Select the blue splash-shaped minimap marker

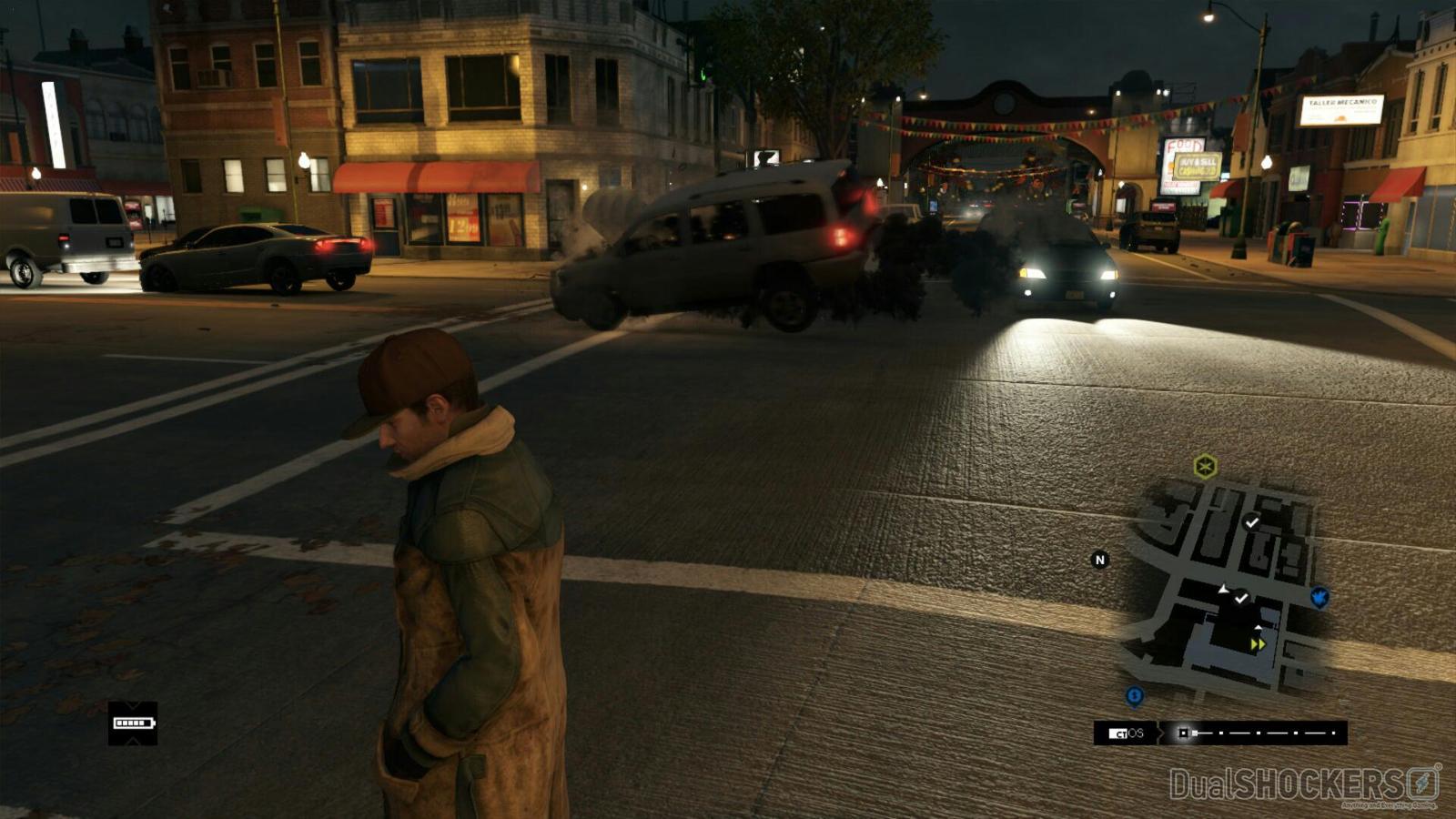click(x=1319, y=597)
